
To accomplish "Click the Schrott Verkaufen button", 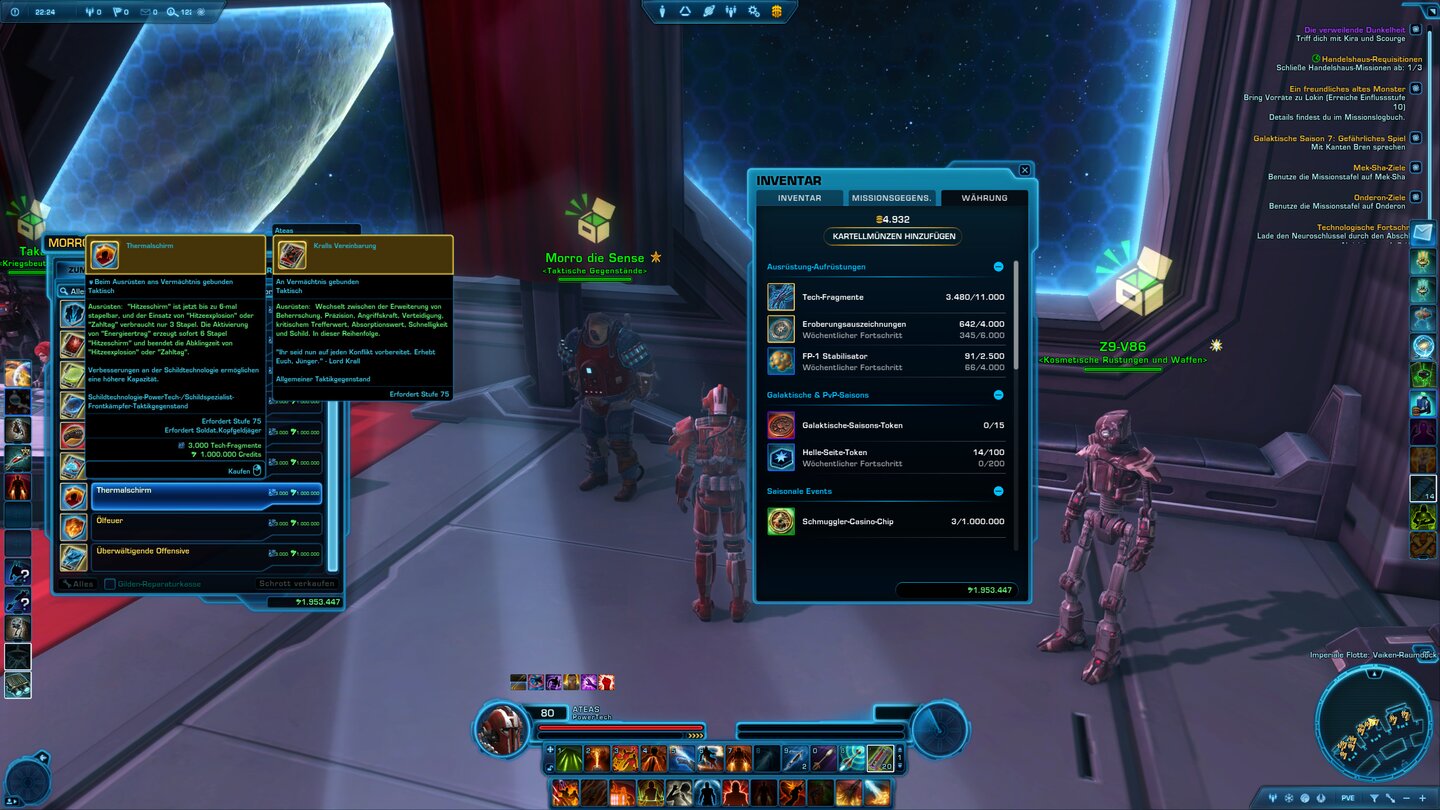I will tap(294, 583).
